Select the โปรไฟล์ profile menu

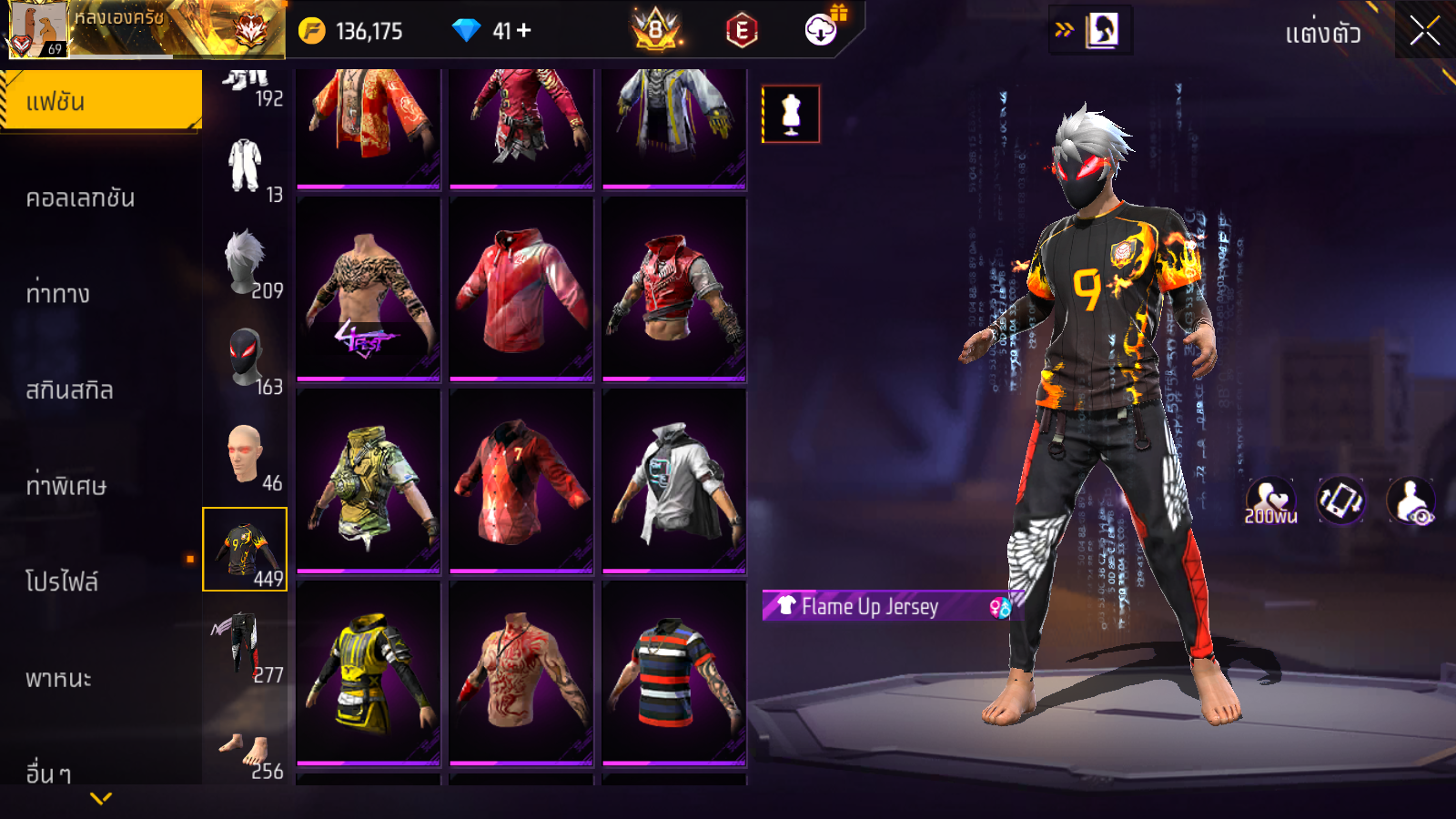click(x=62, y=581)
